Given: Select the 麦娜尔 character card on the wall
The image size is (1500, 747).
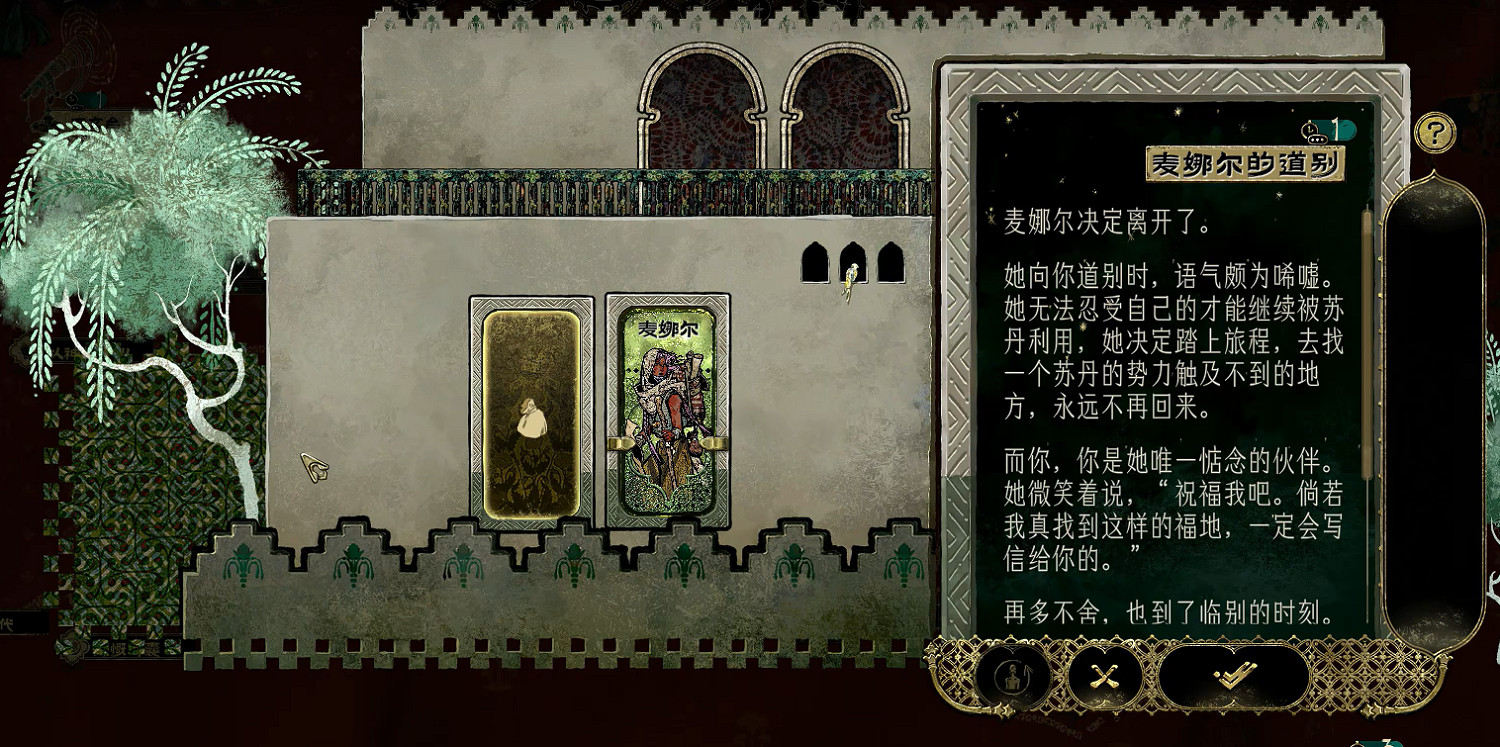Looking at the screenshot, I should pos(668,410).
